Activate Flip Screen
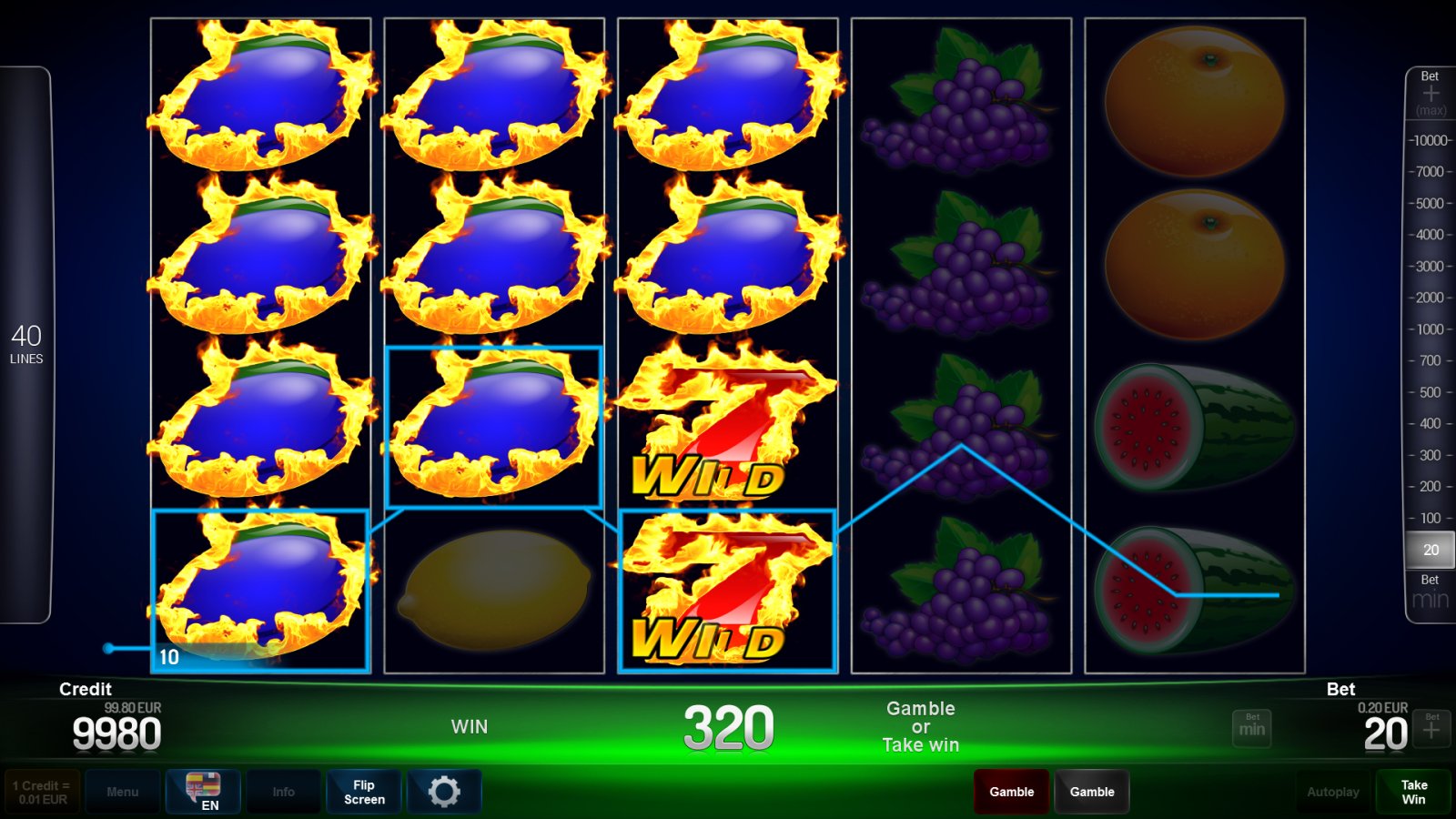 [x=363, y=791]
